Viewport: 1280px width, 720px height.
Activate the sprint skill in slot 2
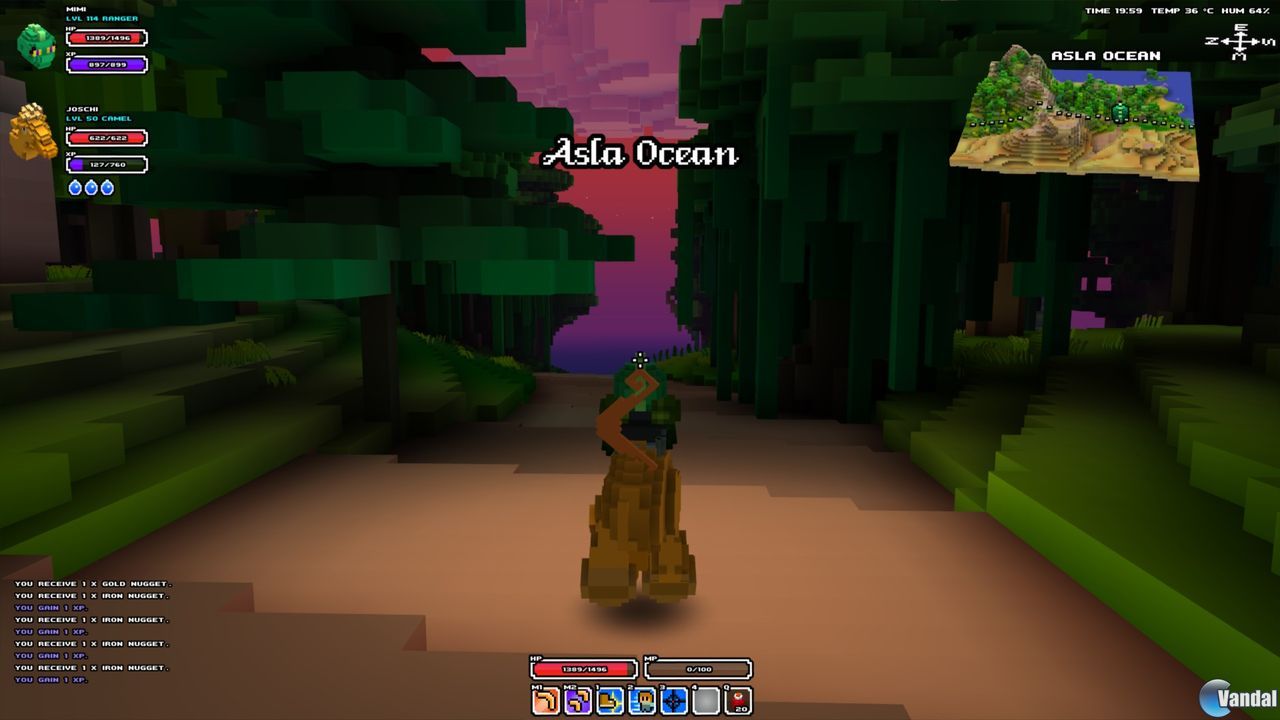pos(642,700)
